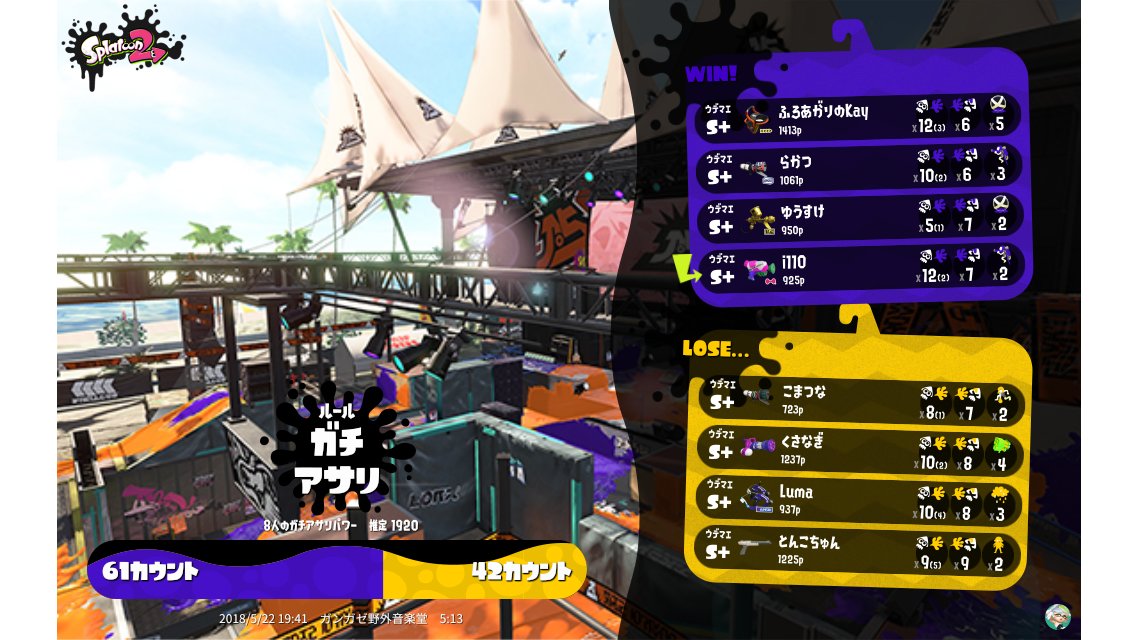Image resolution: width=1138 pixels, height=640 pixels.
Task: Select the i110 player row
Action: (x=860, y=268)
